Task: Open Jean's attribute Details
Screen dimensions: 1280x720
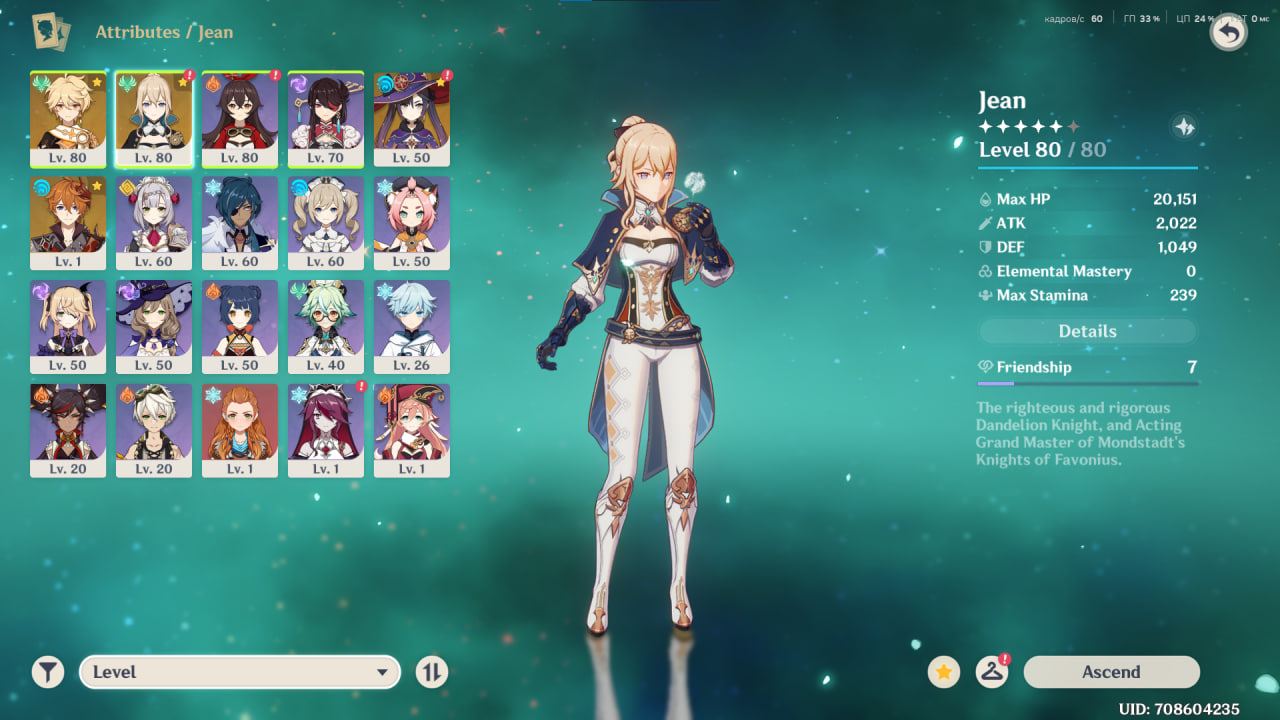Action: point(1087,331)
